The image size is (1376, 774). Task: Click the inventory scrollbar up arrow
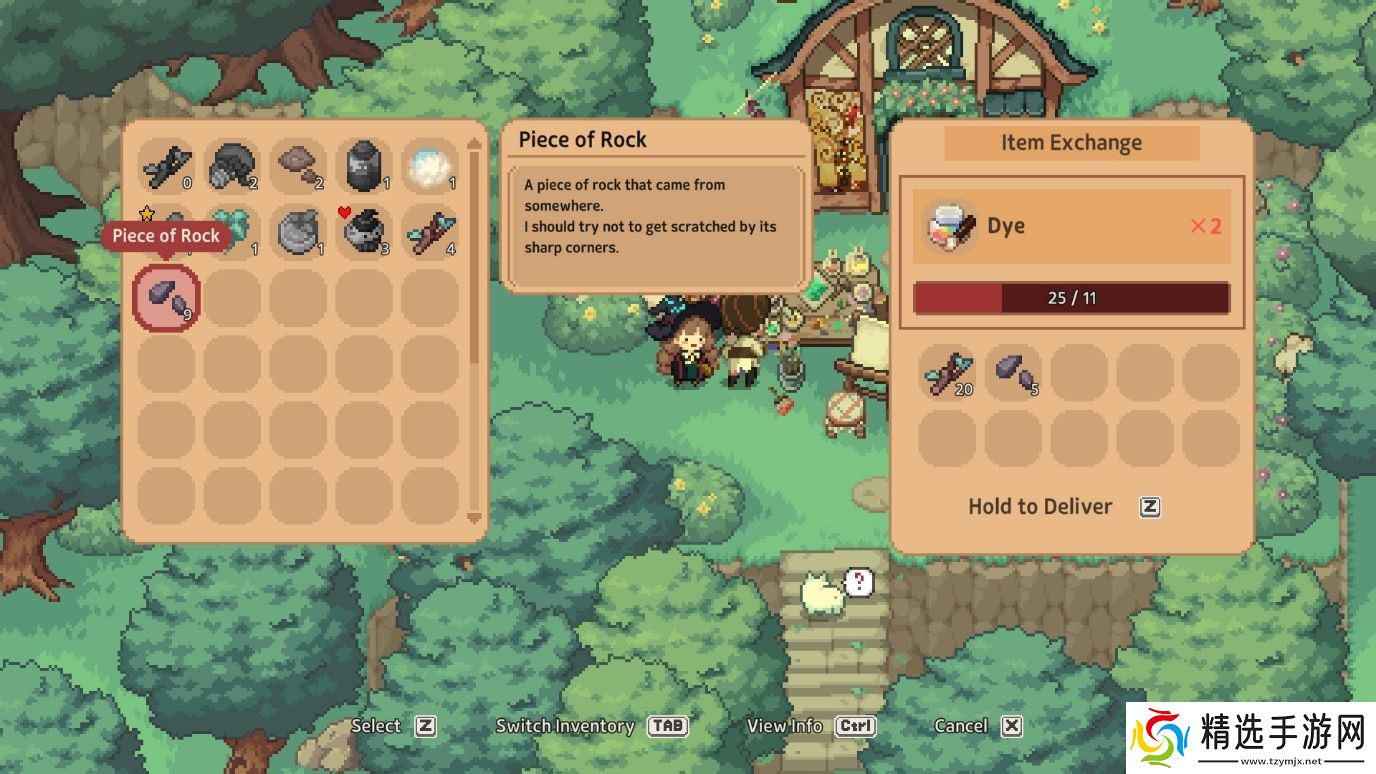pos(475,144)
